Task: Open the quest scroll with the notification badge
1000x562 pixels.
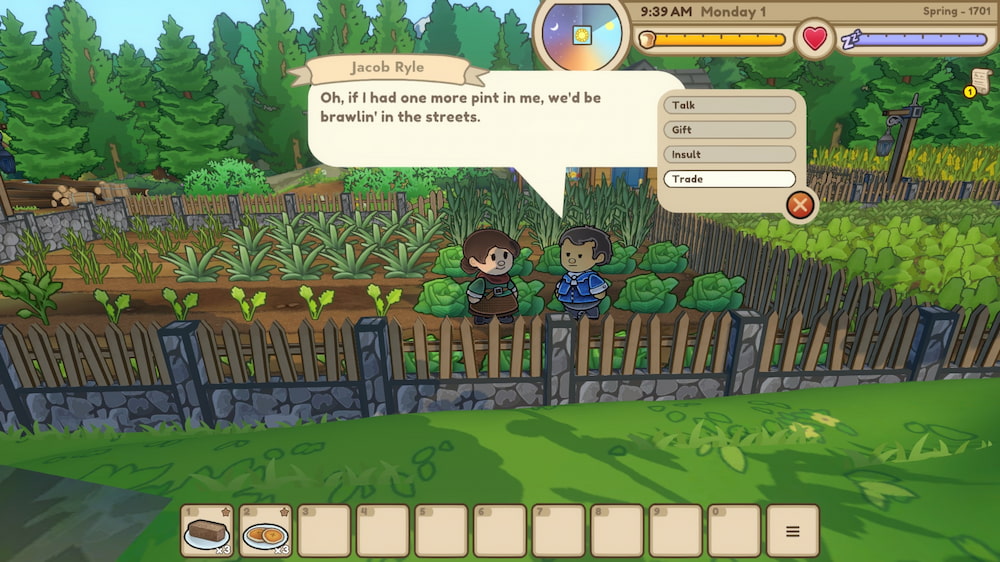Action: pyautogui.click(x=979, y=82)
